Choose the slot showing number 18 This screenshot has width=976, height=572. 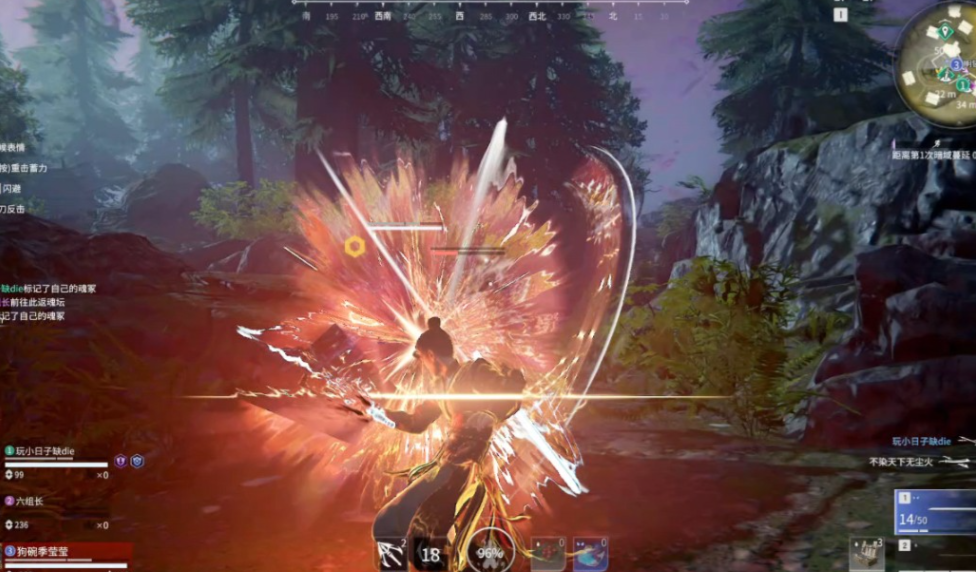pos(431,555)
